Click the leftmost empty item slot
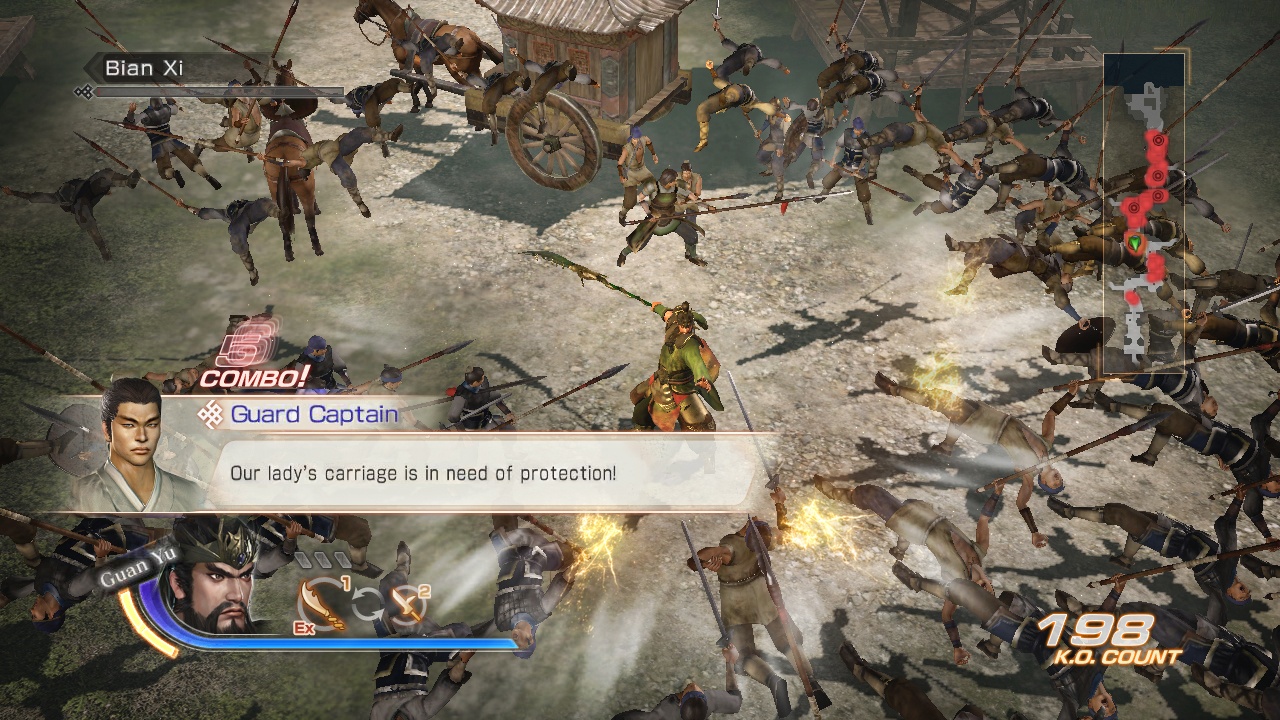Viewport: 1280px width, 720px height. coord(303,559)
